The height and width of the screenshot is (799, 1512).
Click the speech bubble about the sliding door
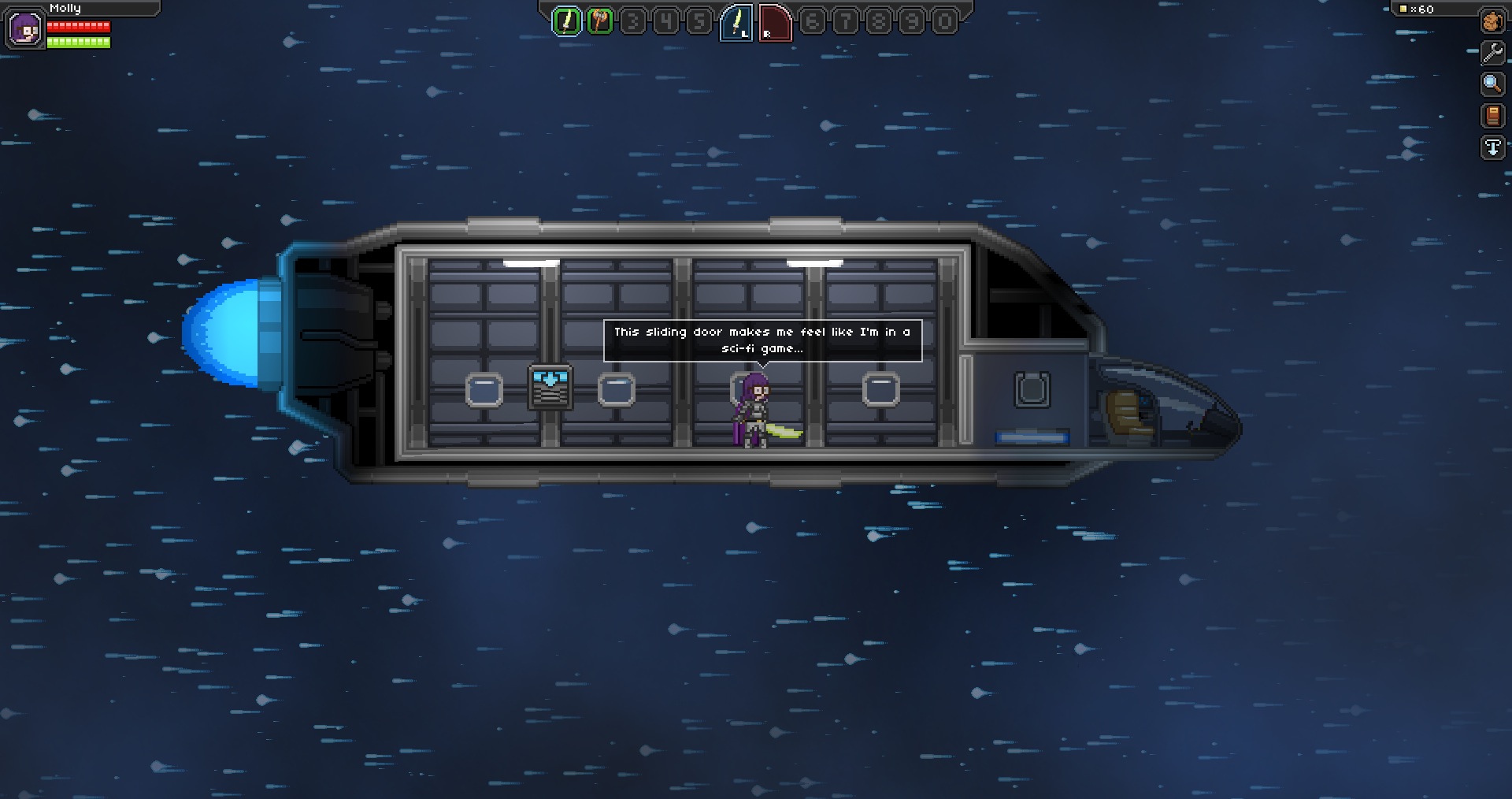(x=762, y=339)
